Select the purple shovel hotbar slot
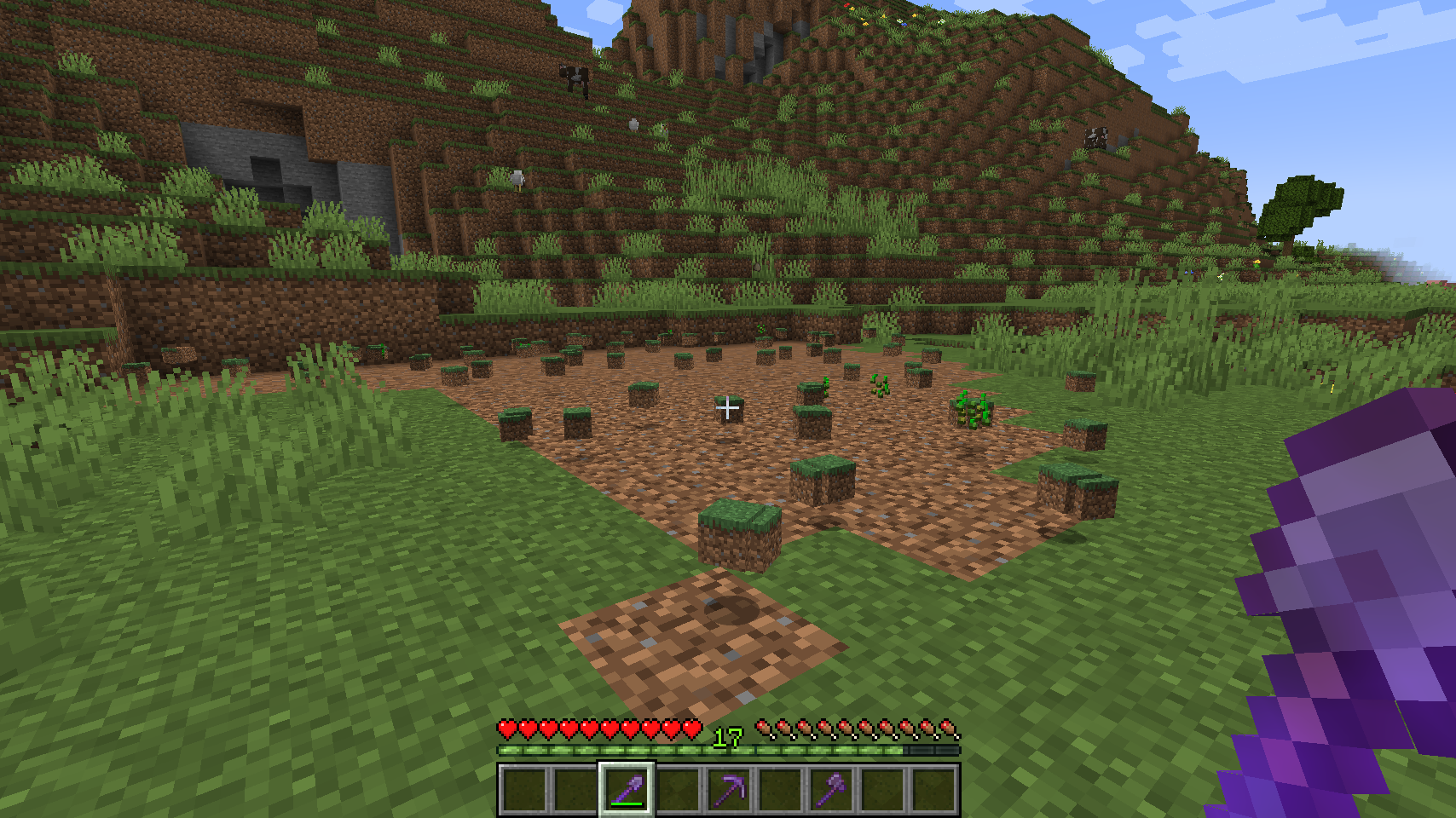1456x818 pixels. [x=627, y=789]
